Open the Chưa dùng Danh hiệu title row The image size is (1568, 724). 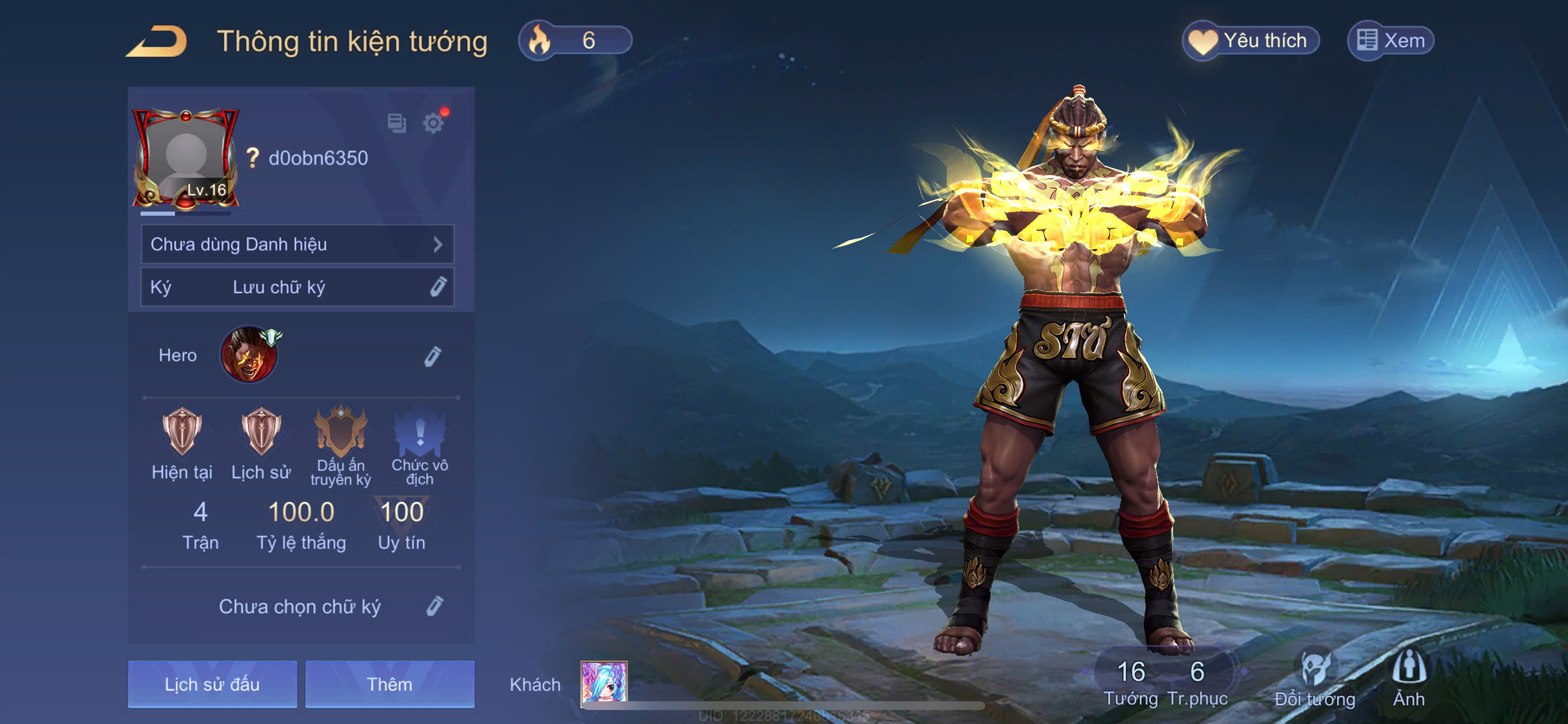[297, 245]
